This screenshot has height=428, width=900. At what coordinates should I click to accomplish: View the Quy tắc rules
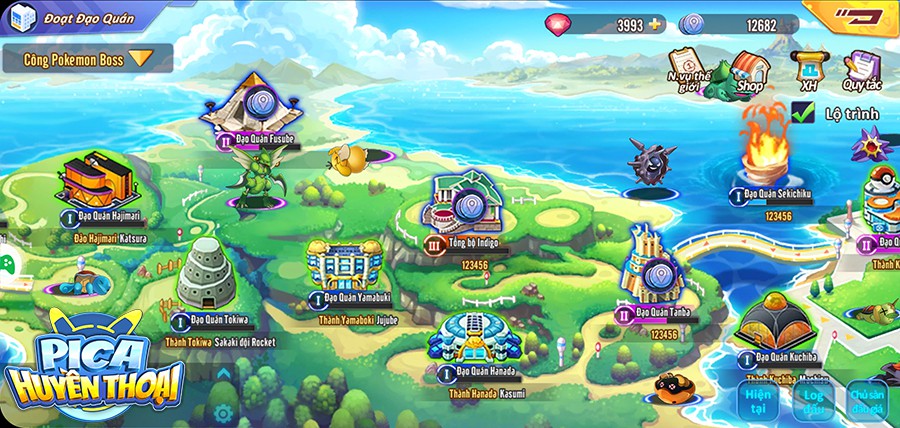click(860, 70)
